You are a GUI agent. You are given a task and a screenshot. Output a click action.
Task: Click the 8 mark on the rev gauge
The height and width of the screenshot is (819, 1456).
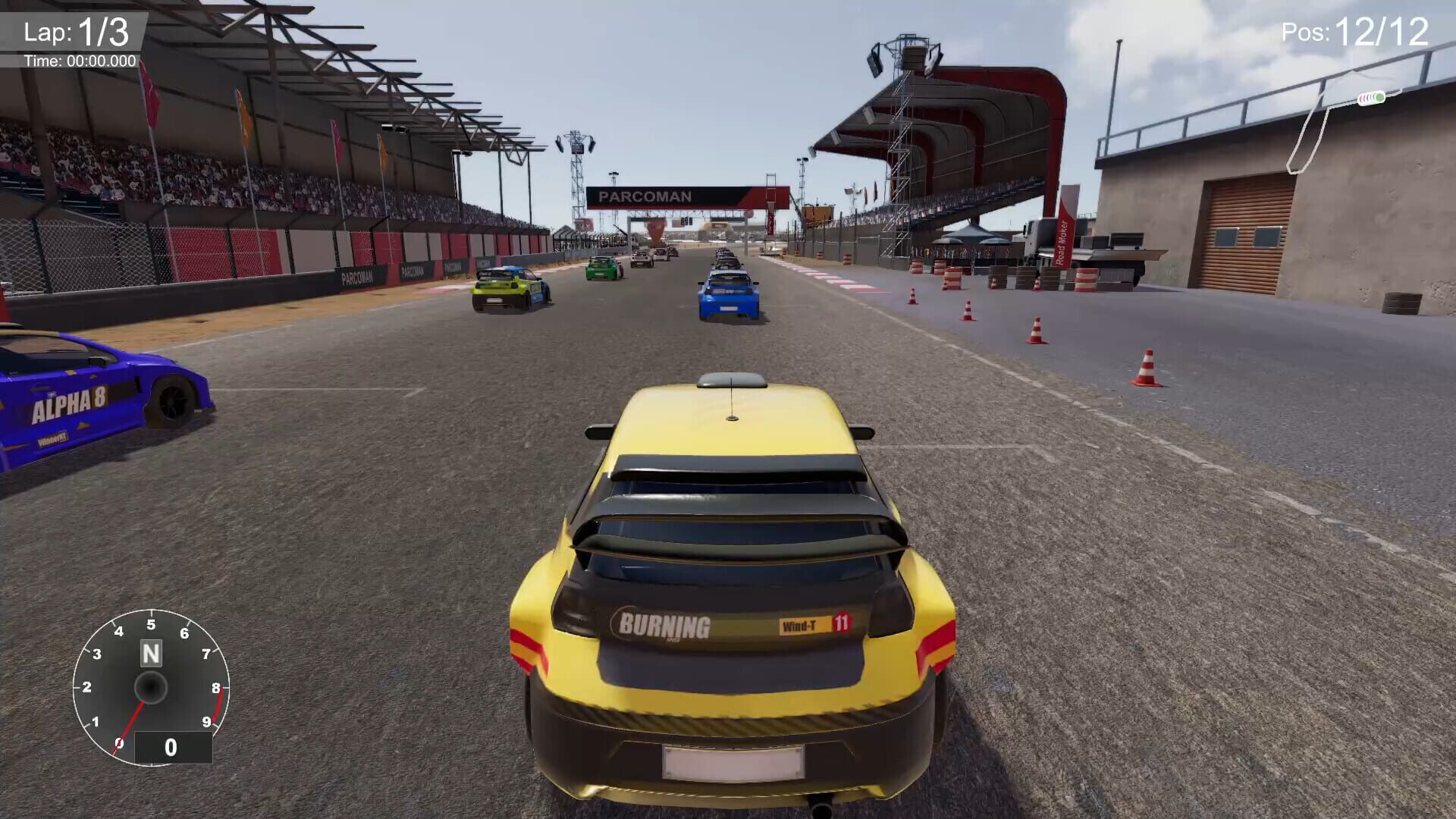click(x=216, y=686)
